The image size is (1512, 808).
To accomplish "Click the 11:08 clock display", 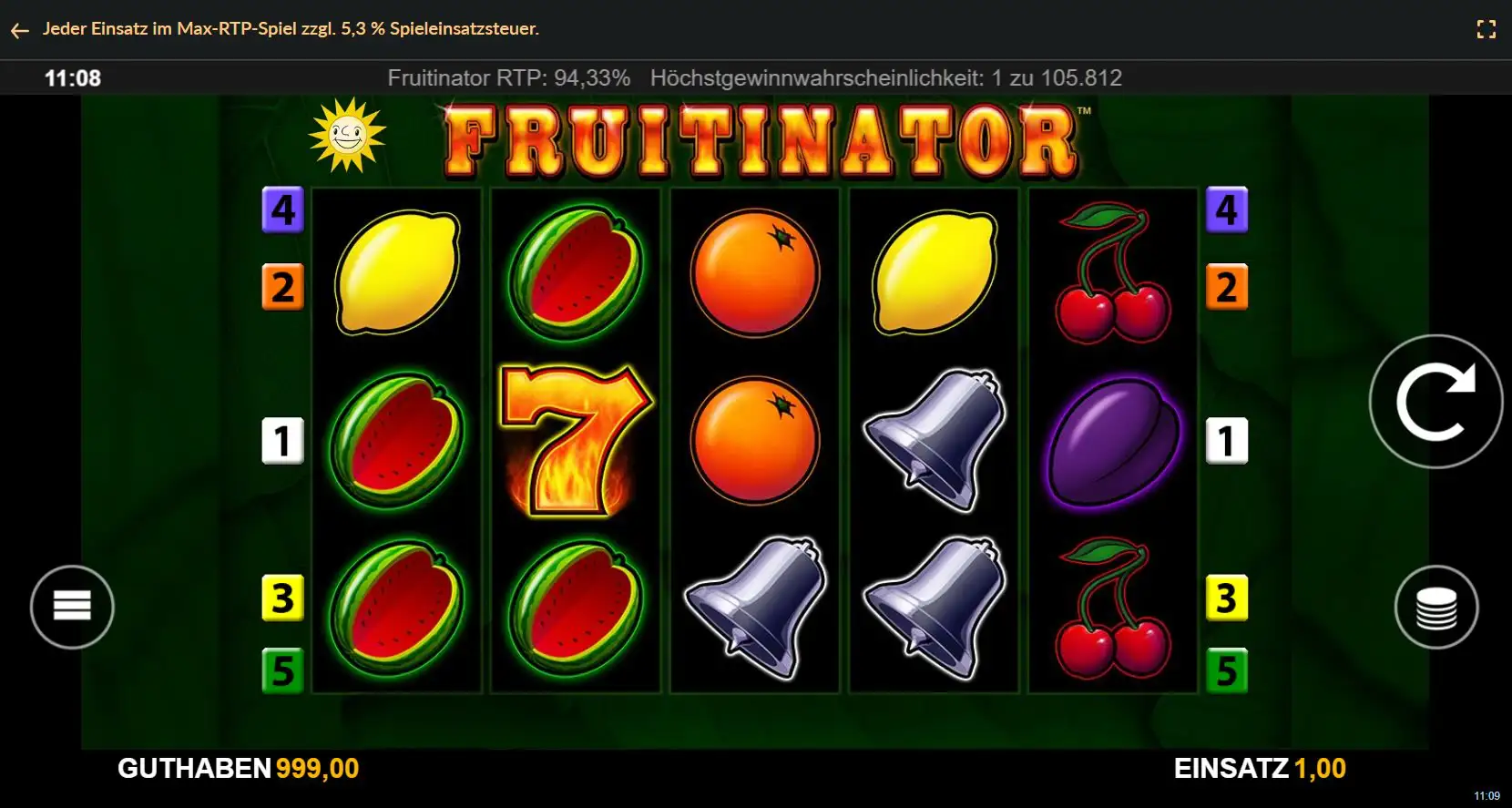I will click(72, 77).
